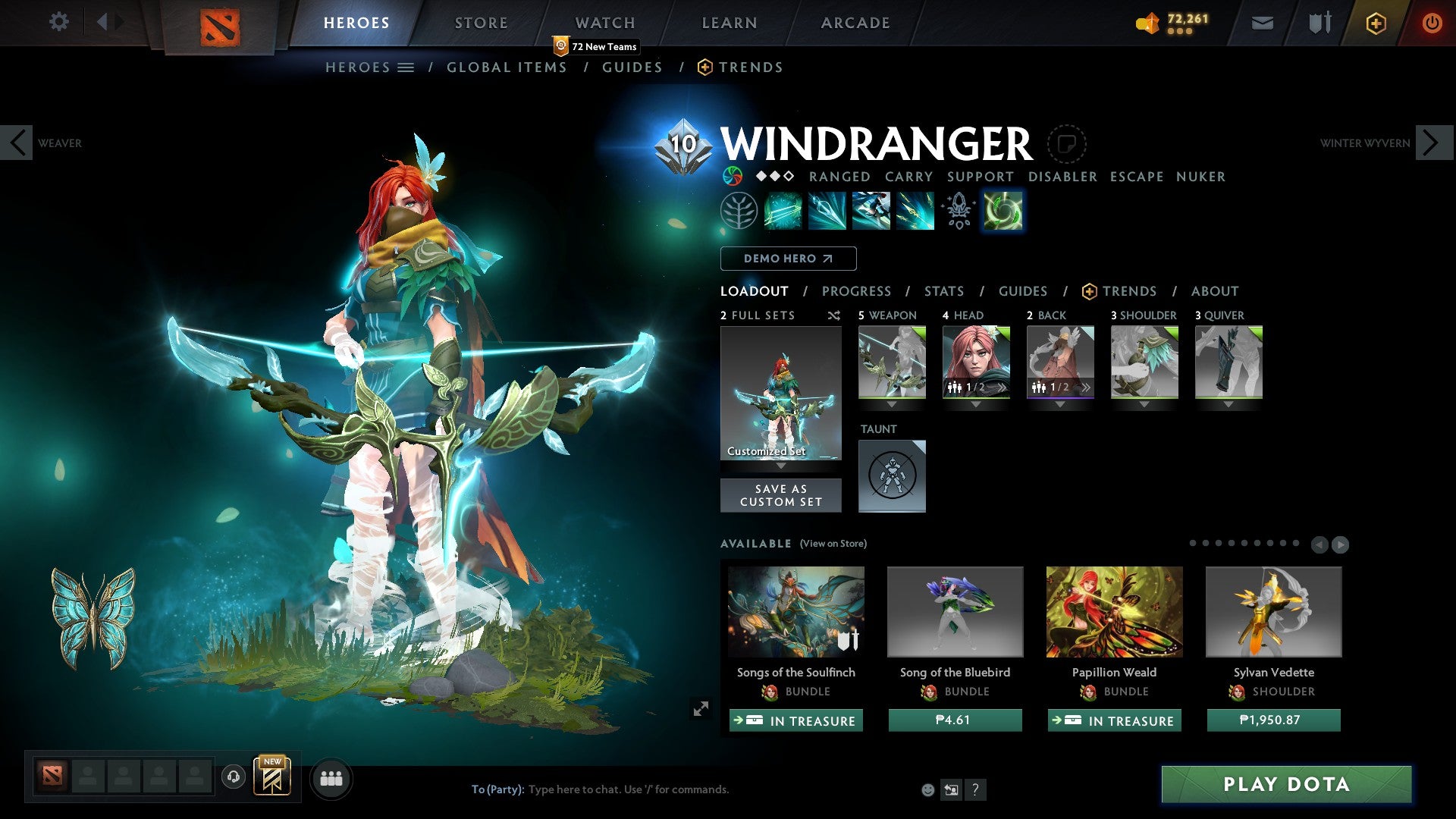Switch to the Progress tab

pos(856,290)
